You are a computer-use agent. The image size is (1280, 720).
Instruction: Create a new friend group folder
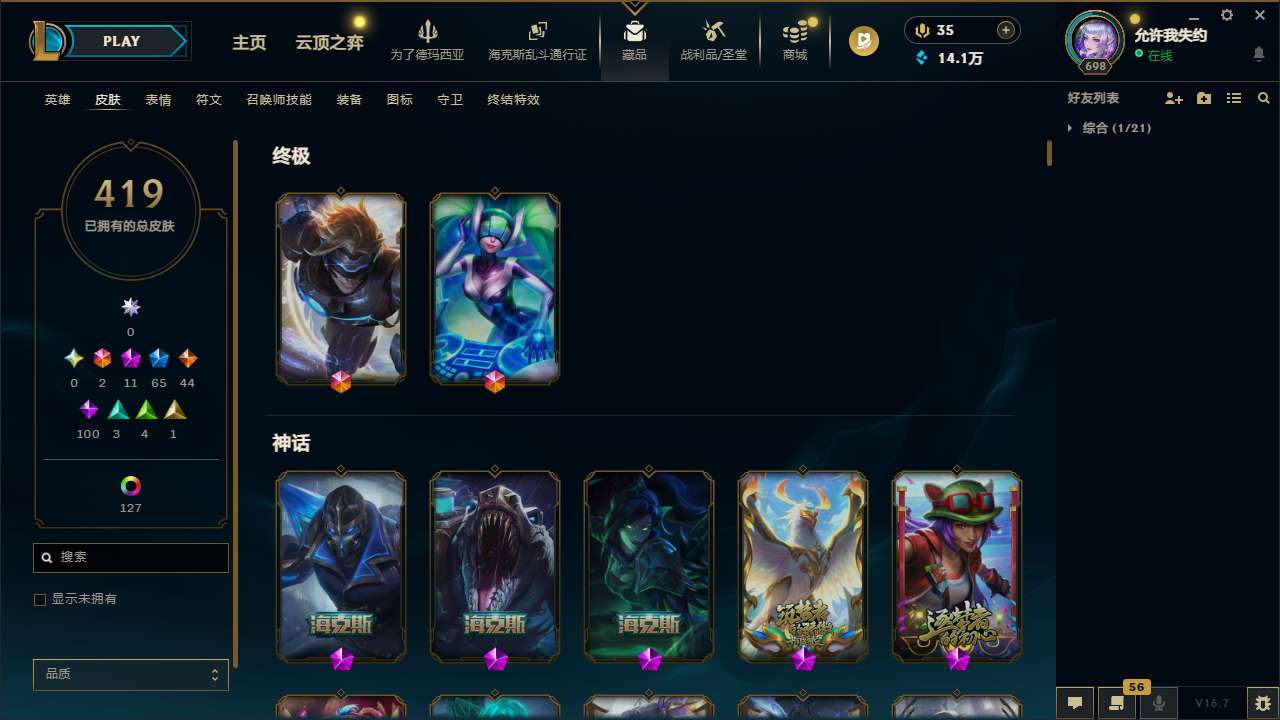click(1204, 98)
